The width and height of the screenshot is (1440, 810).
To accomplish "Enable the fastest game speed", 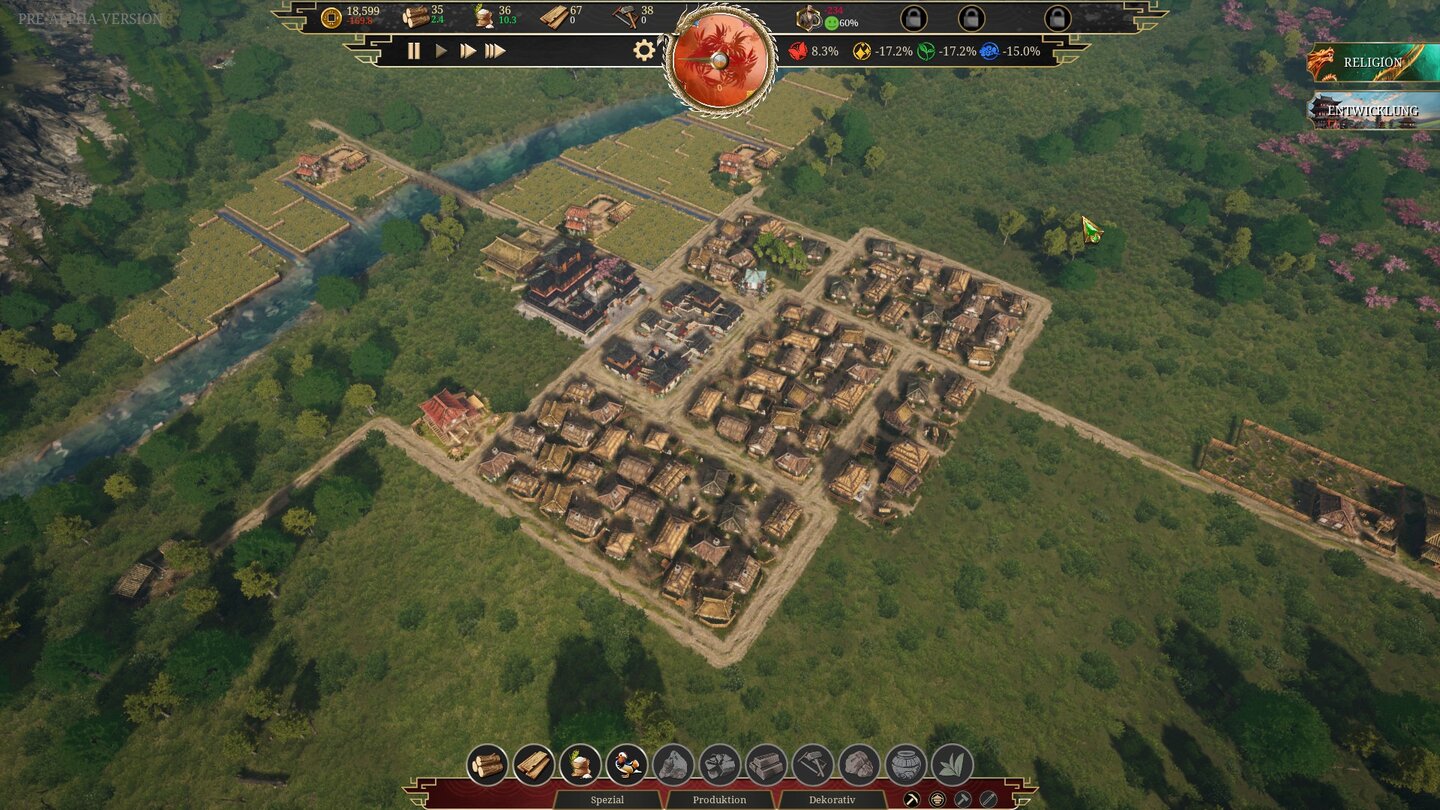I will 494,48.
